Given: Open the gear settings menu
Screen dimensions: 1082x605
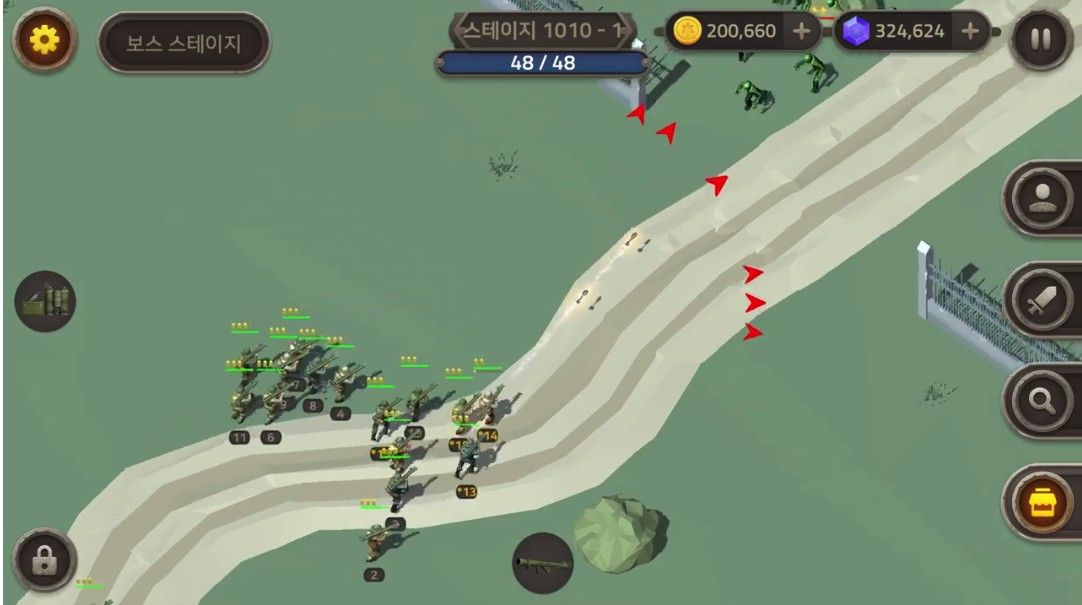Looking at the screenshot, I should coord(44,40).
